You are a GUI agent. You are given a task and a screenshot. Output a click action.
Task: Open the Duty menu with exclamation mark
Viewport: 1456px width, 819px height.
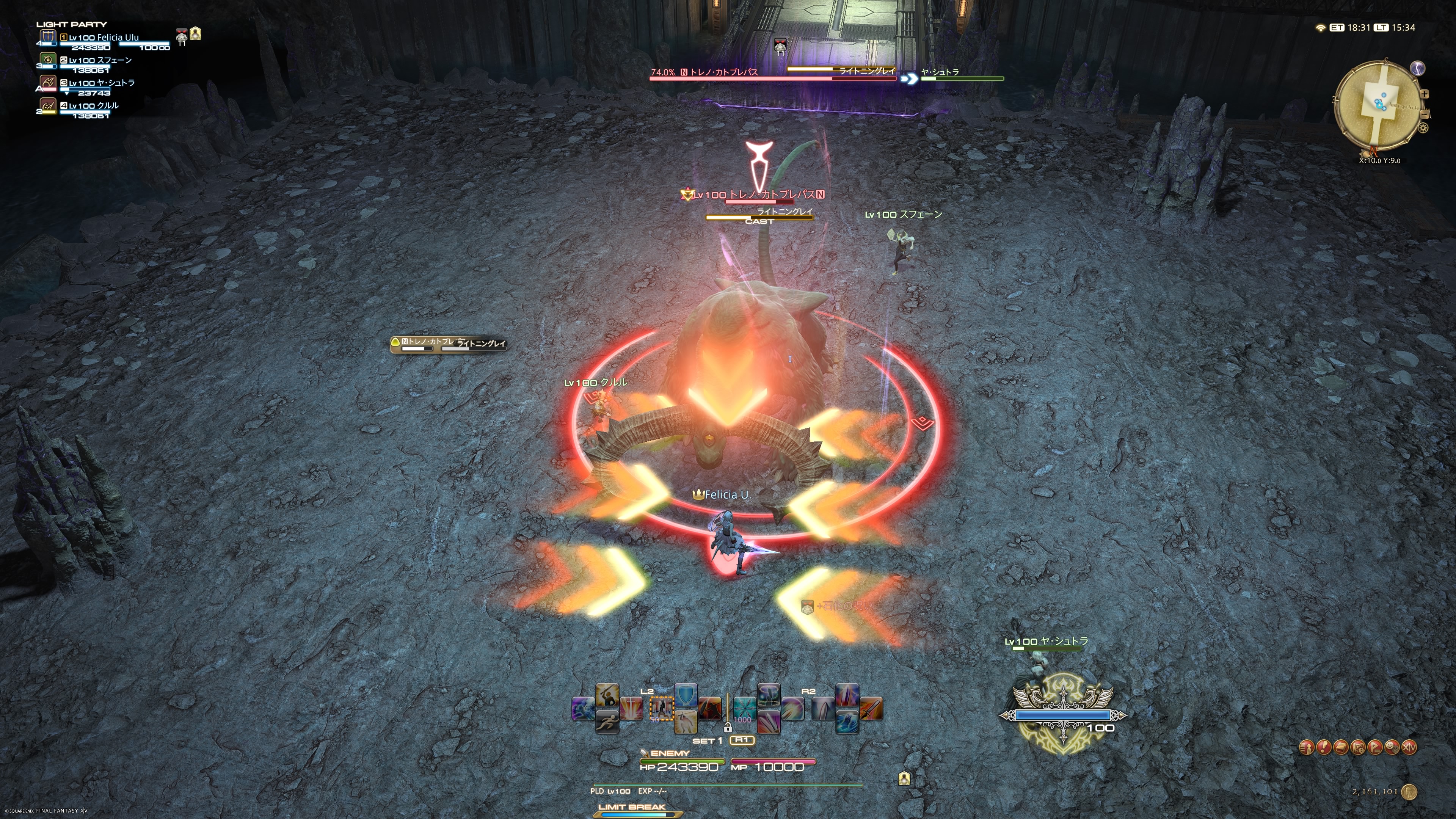(x=1324, y=748)
